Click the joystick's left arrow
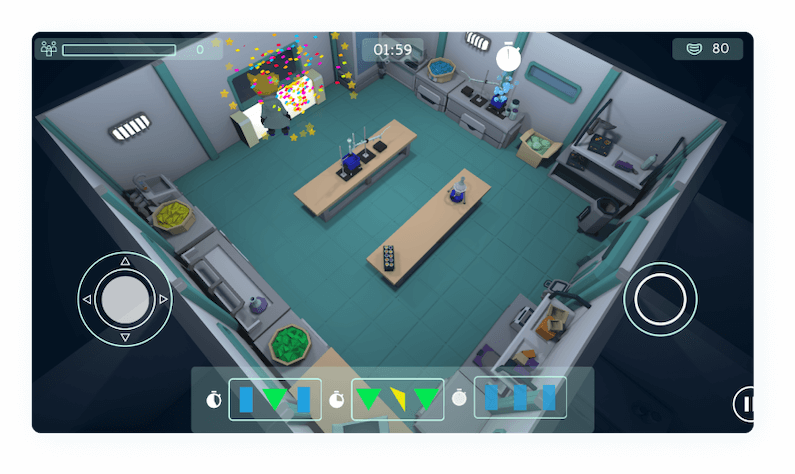 [x=88, y=299]
